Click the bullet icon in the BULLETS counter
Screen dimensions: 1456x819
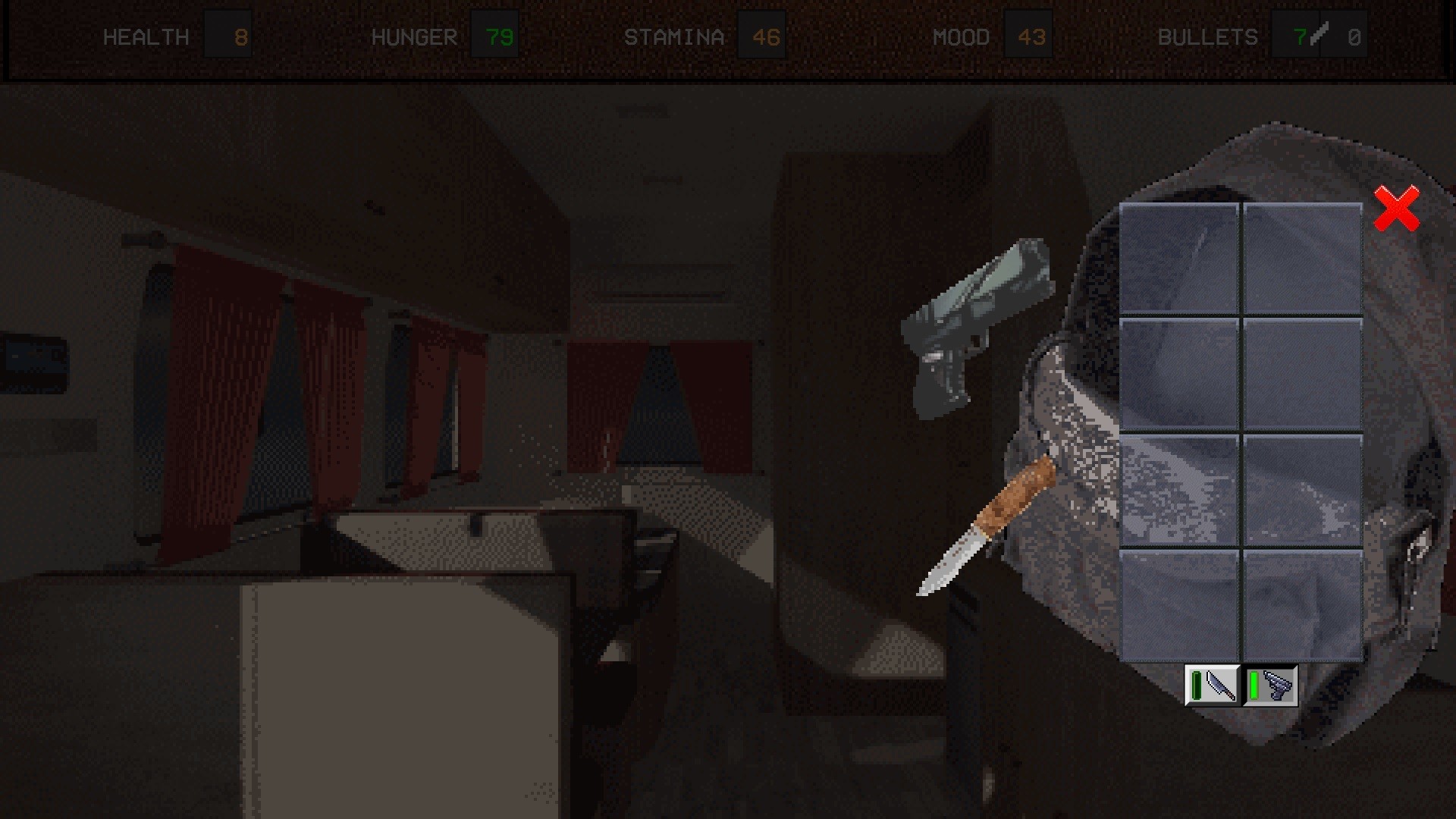click(x=1319, y=34)
